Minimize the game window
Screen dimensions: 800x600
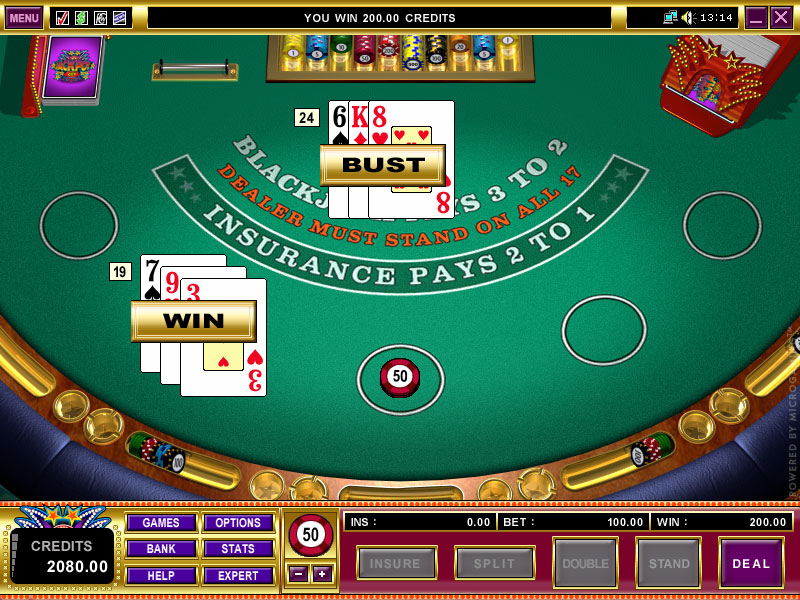point(756,17)
